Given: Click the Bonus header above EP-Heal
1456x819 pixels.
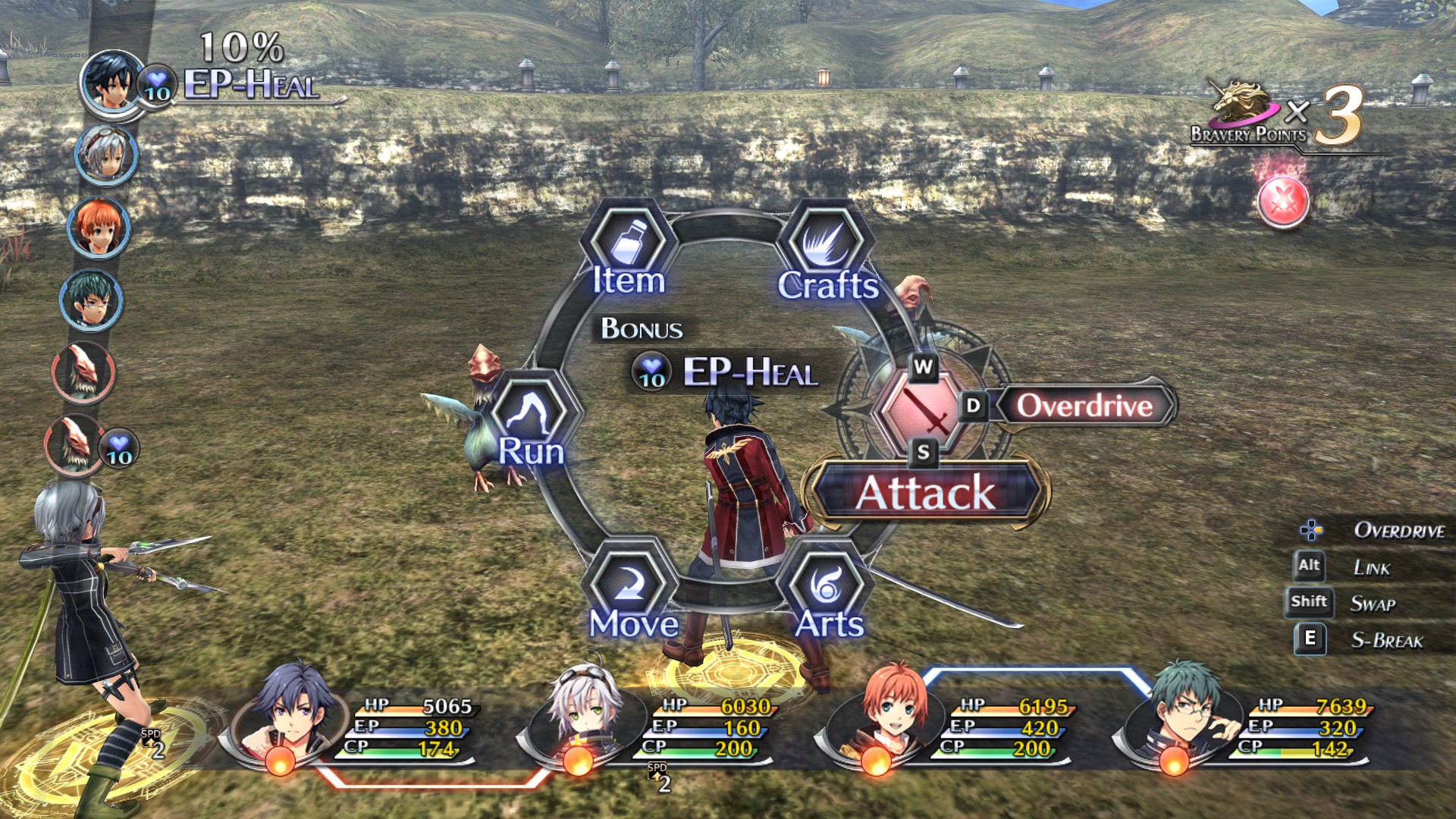Looking at the screenshot, I should 641,328.
